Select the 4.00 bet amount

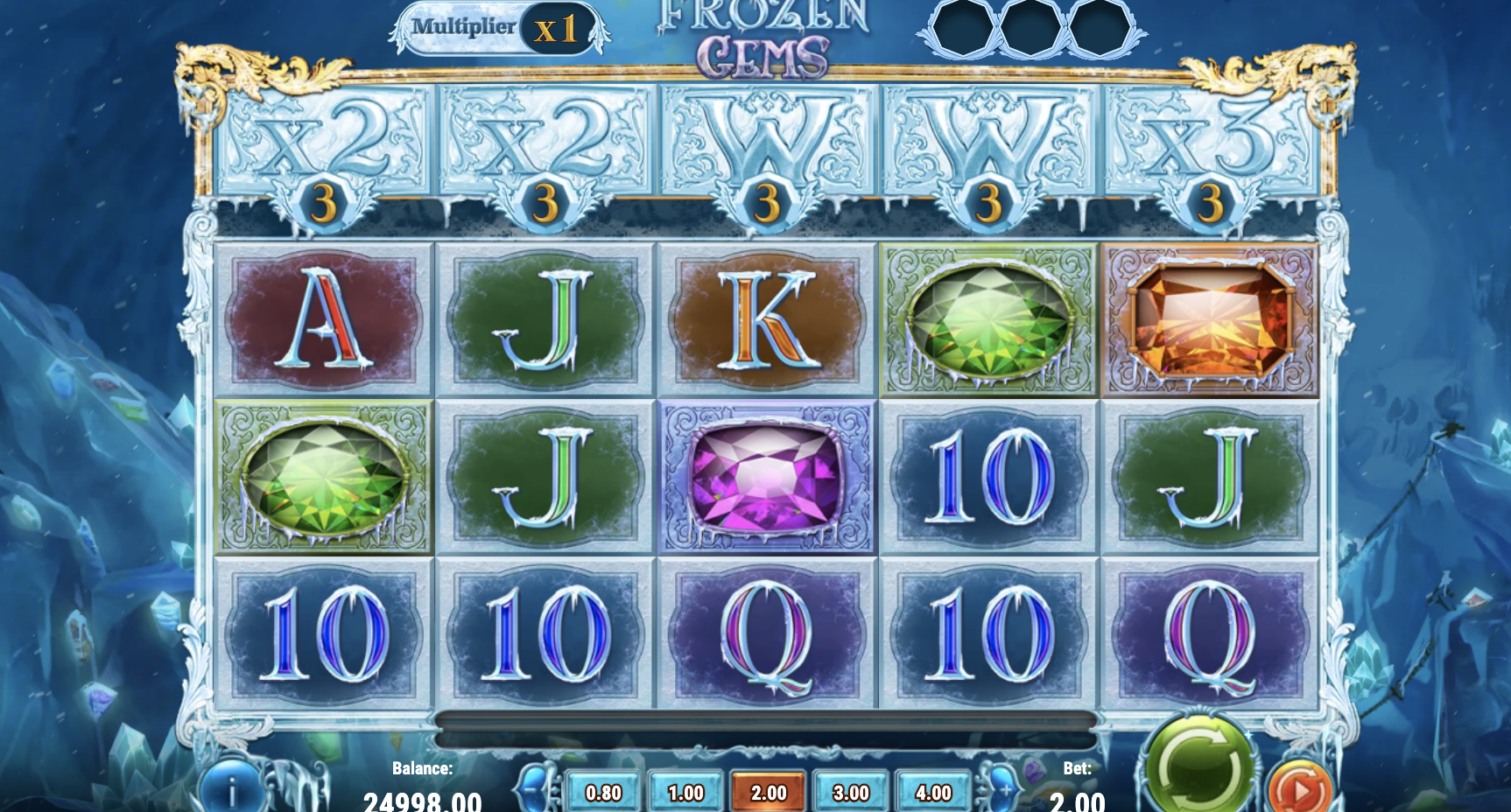[931, 791]
